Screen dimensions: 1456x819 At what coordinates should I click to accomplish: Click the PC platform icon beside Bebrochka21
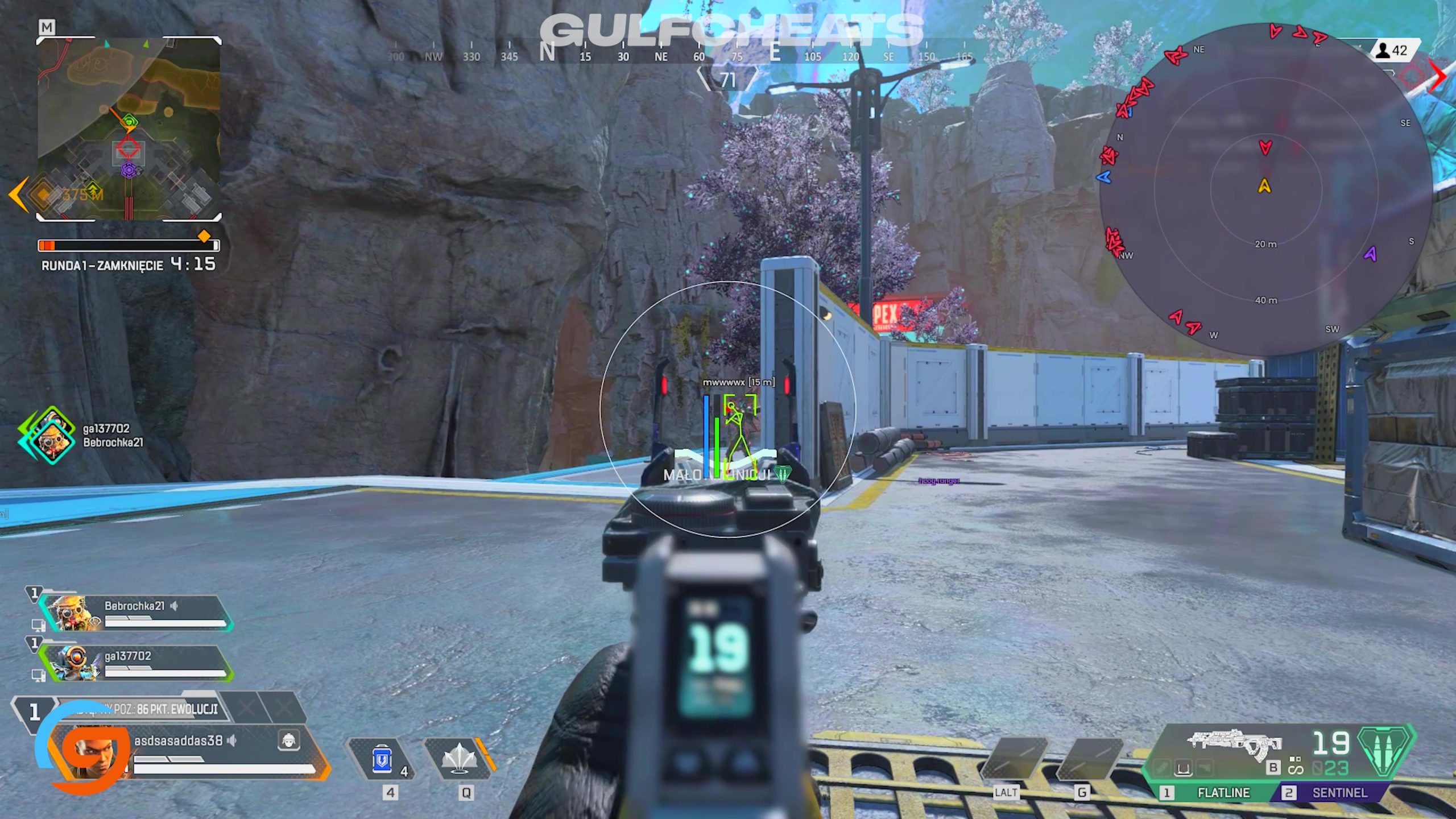[39, 624]
